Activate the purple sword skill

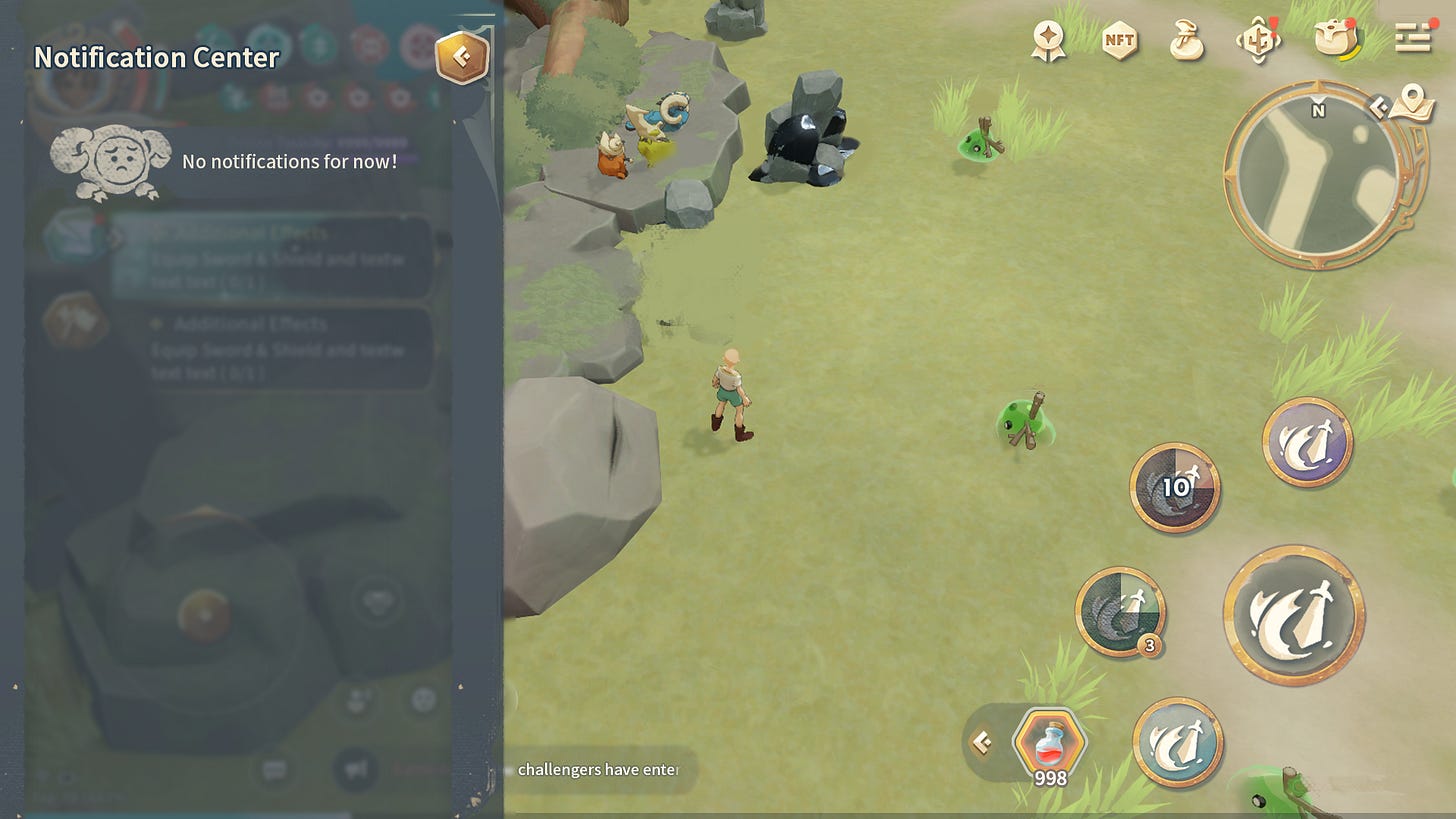click(x=1307, y=442)
